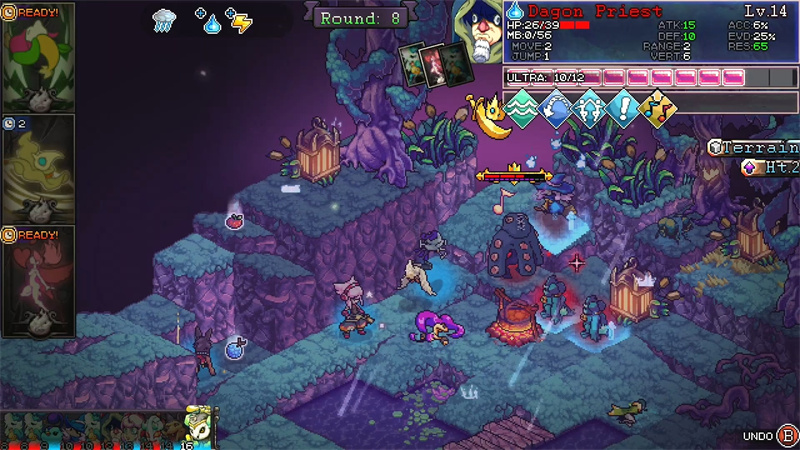Select the wave skill diamond icon
800x450 pixels.
(521, 106)
